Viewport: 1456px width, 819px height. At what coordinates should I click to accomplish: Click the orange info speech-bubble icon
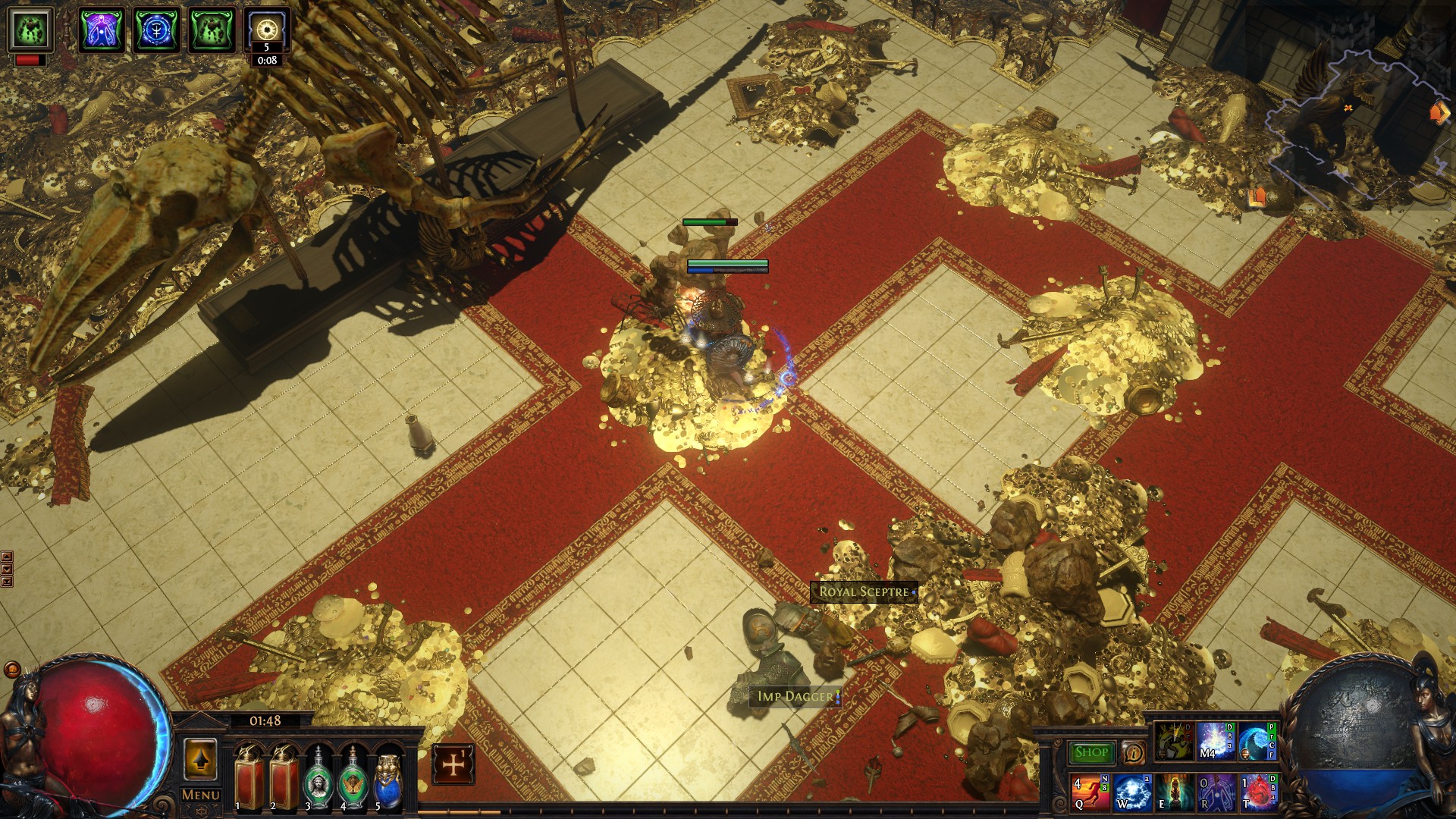1133,752
